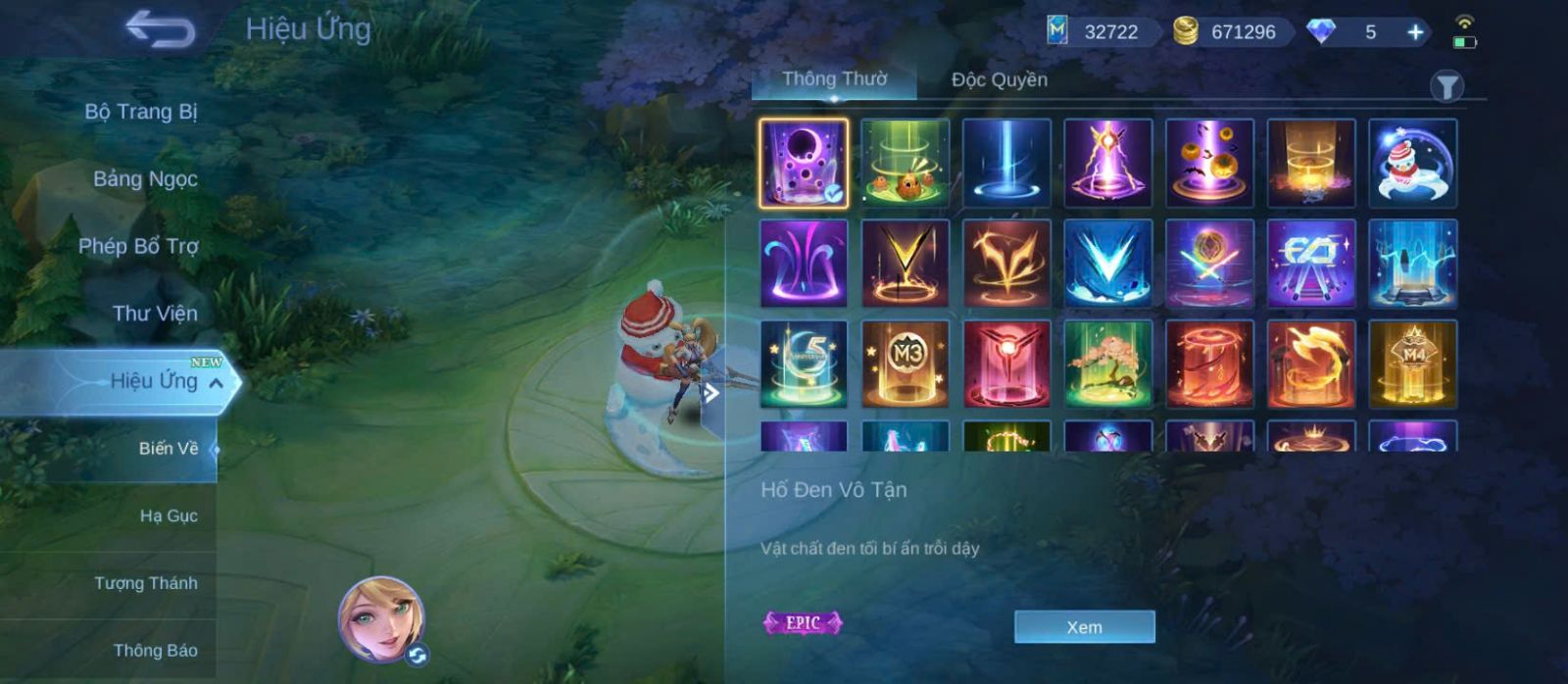Select the Phép Bổ Trợ menu entry

138,246
